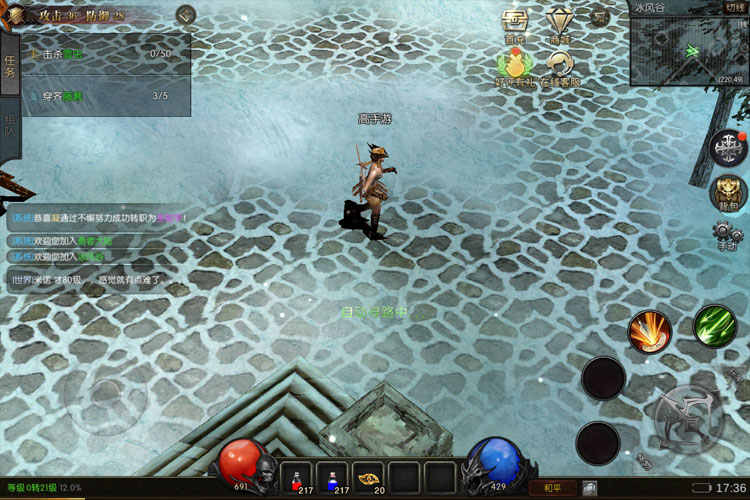Open the gear settings icon
This screenshot has height=500, width=750.
coord(727,236)
